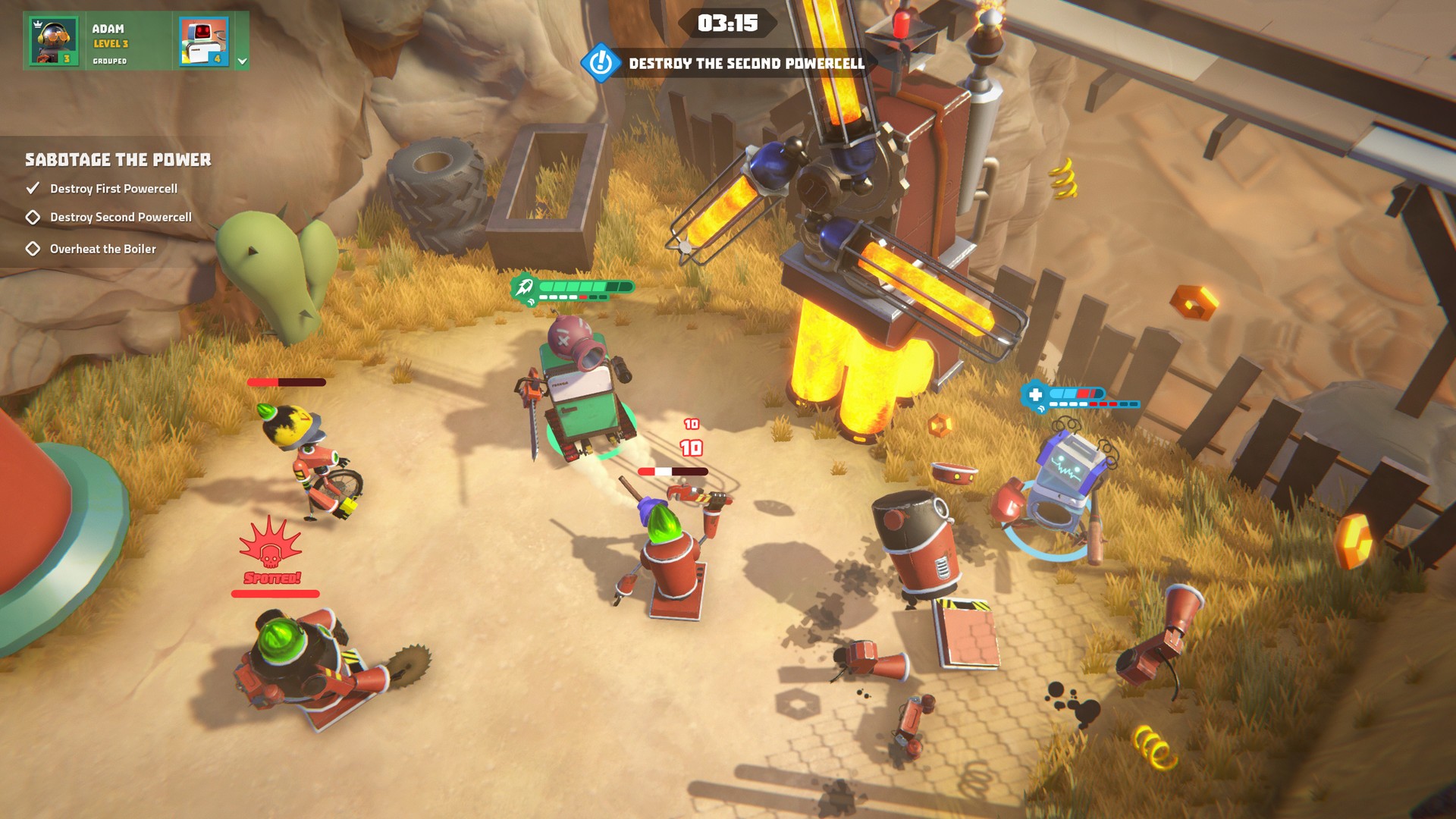
Task: Check the Overheat the Boiler objective diamond
Action: point(32,247)
